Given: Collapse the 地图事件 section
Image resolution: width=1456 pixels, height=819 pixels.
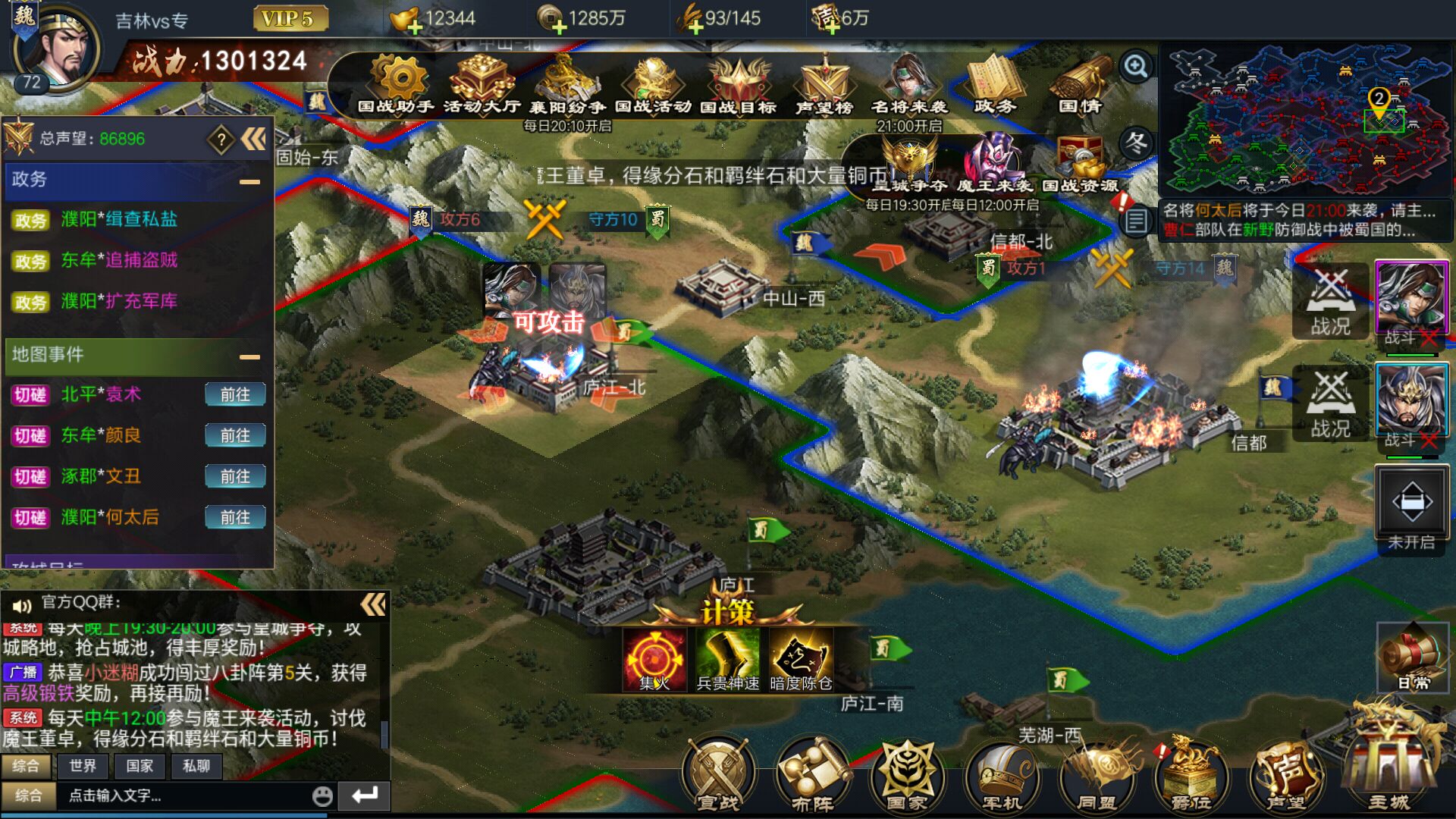Looking at the screenshot, I should point(249,356).
